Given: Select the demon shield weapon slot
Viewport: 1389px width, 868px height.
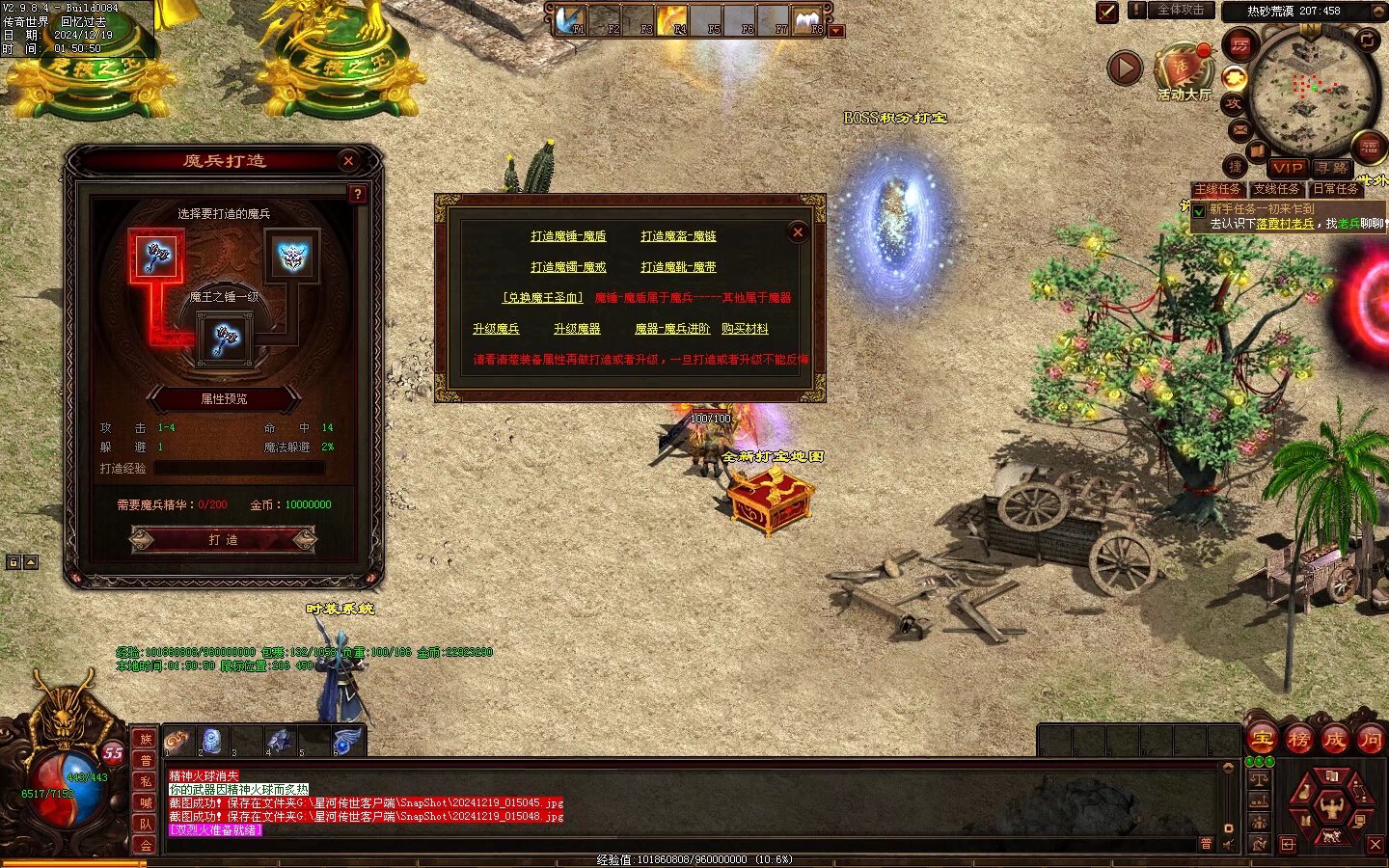Looking at the screenshot, I should [x=291, y=255].
